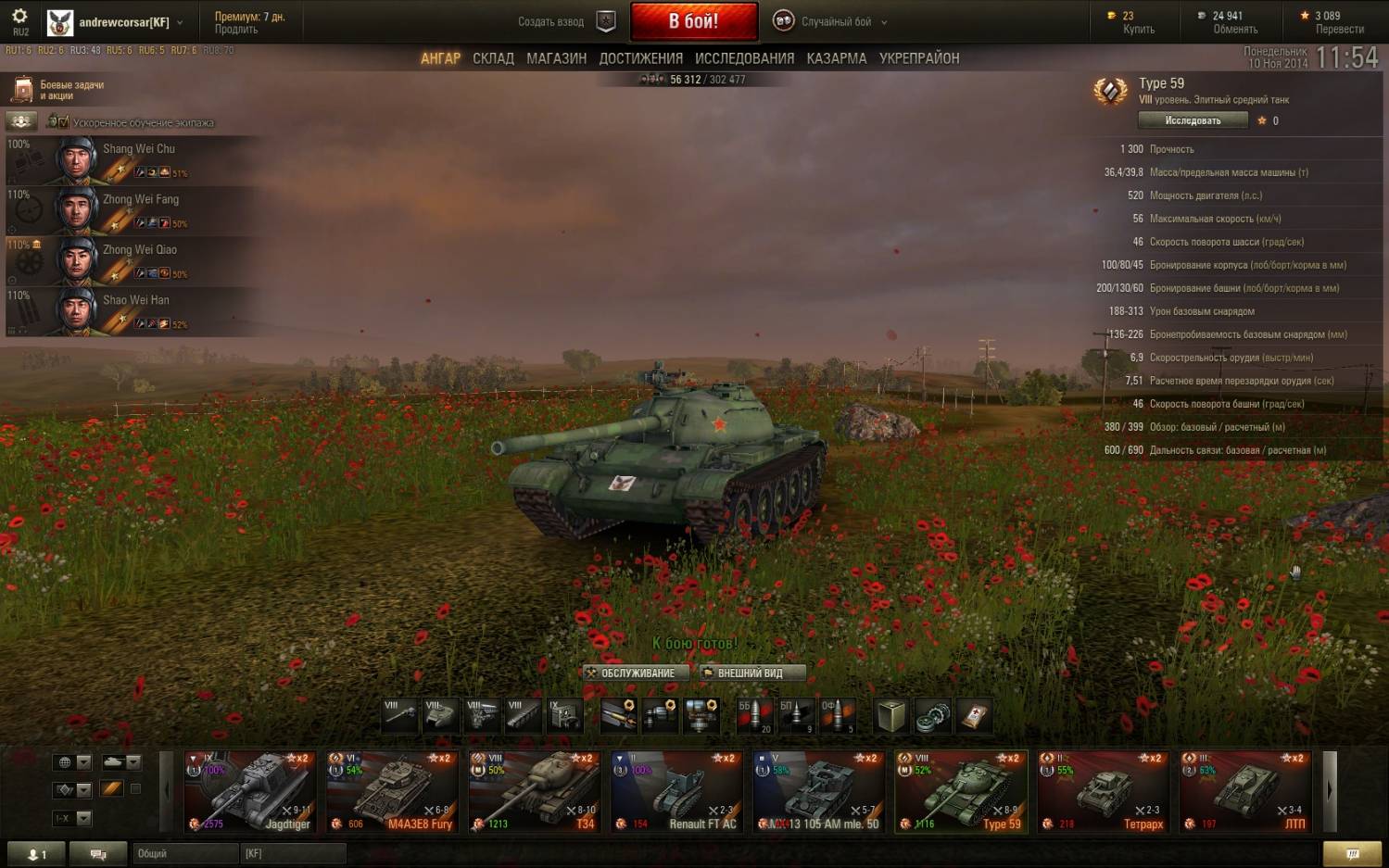Open the КАЗАРМА barracks tab
The width and height of the screenshot is (1389, 868).
click(x=836, y=58)
